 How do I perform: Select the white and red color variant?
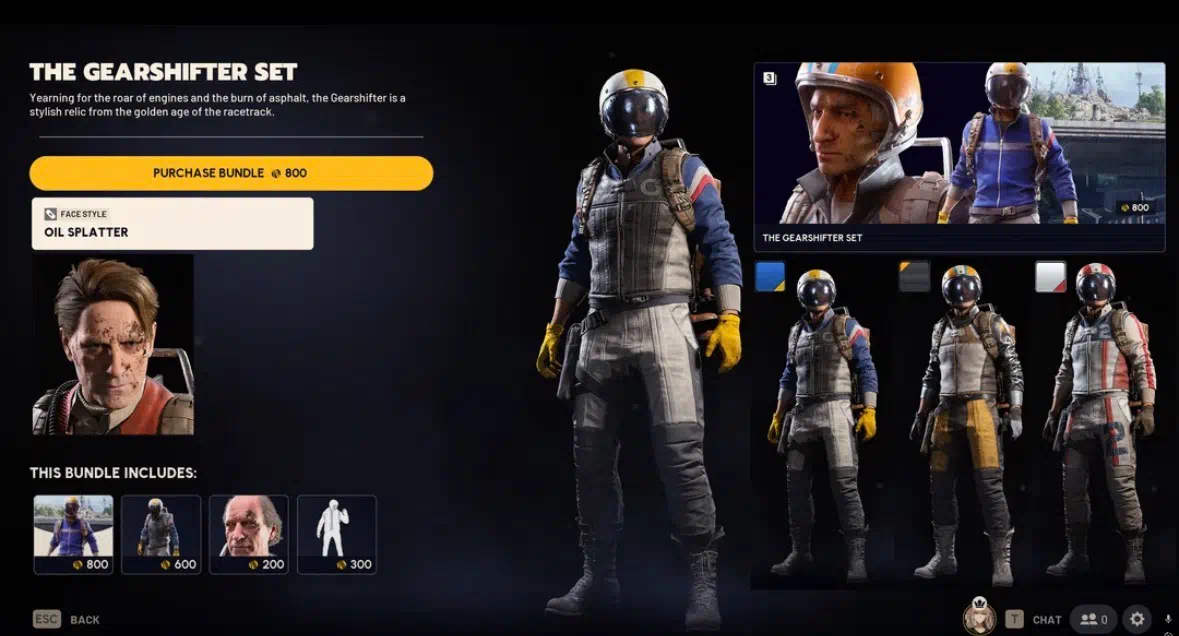[x=1050, y=277]
